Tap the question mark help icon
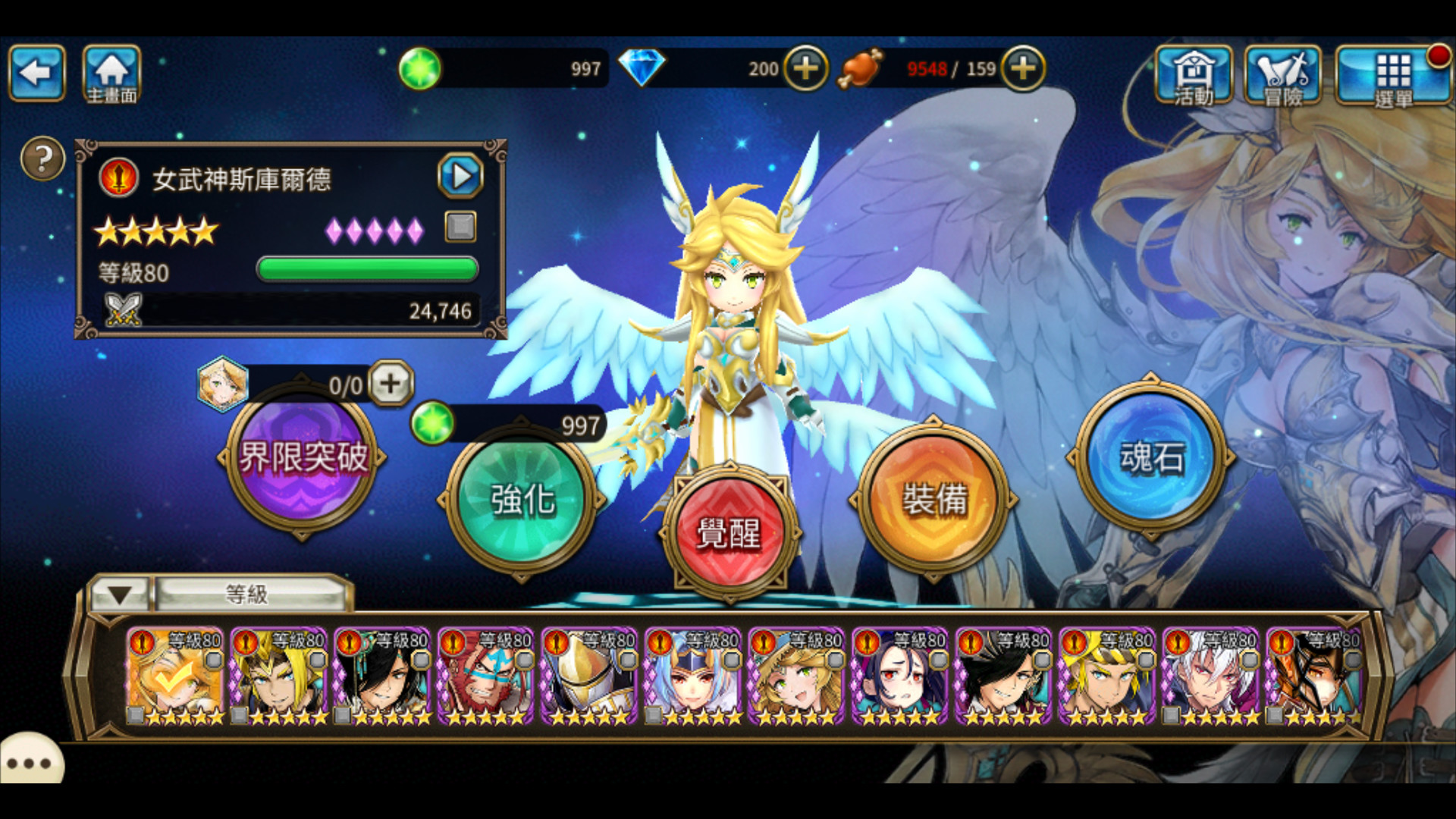The height and width of the screenshot is (819, 1456). pyautogui.click(x=42, y=159)
